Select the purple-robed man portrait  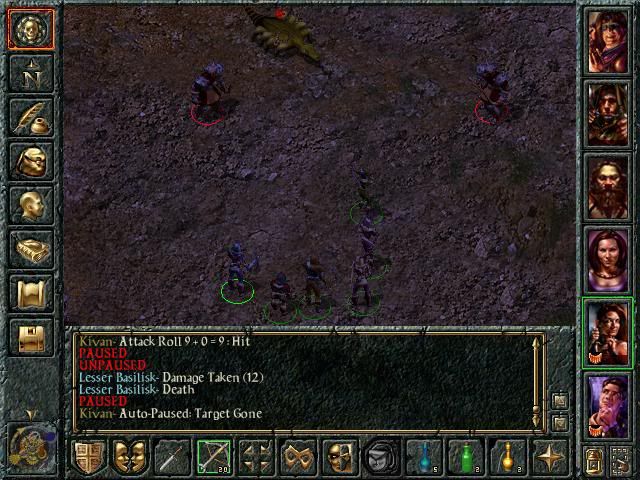[x=606, y=406]
